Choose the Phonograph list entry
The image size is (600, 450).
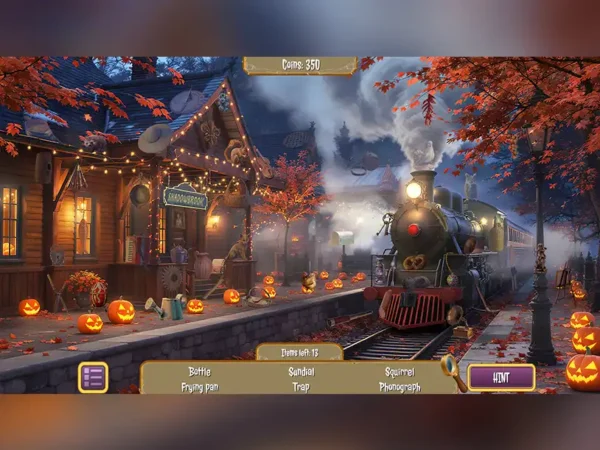[x=399, y=386]
